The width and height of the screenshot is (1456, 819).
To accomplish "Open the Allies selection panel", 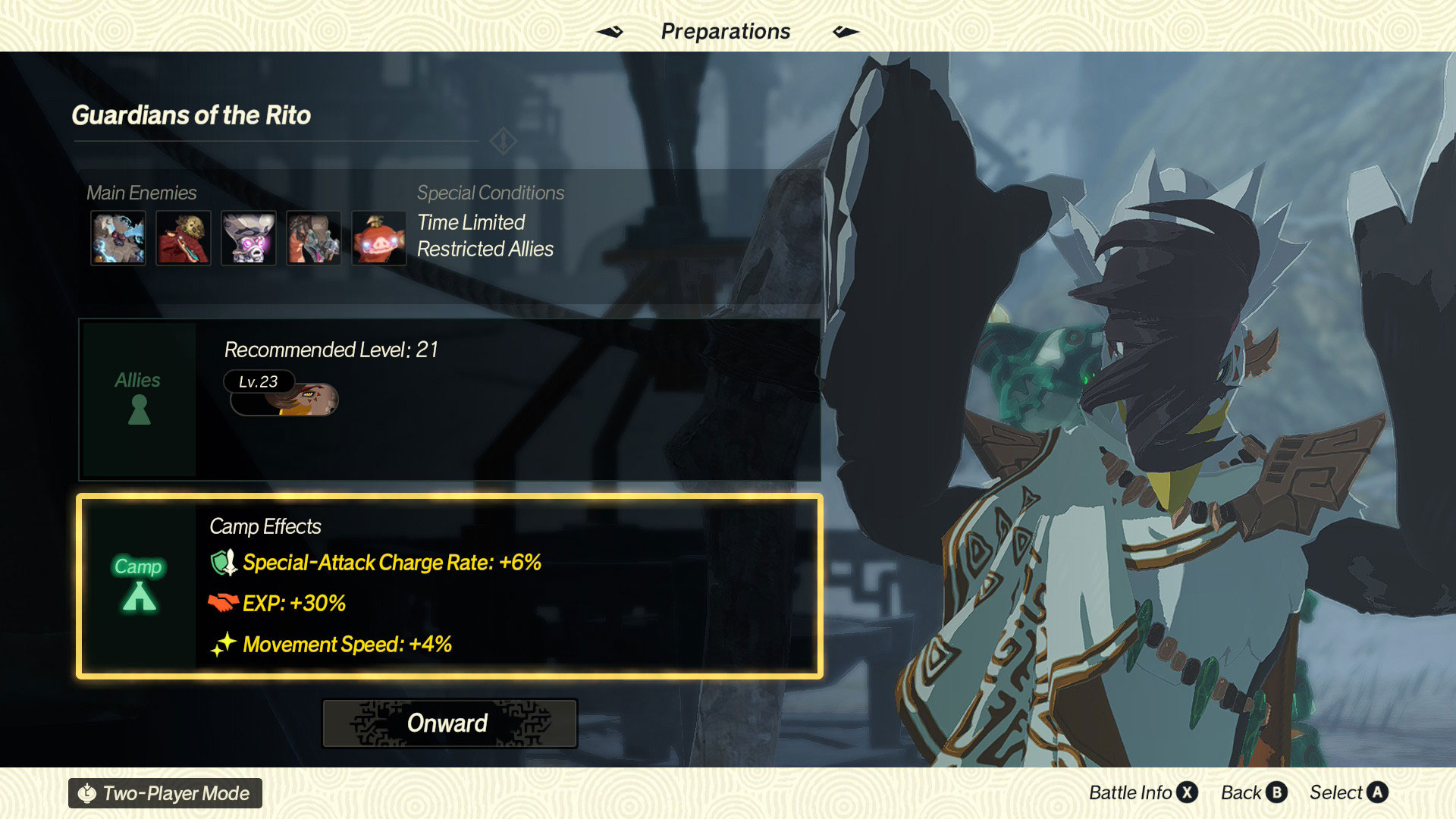I will tap(139, 399).
